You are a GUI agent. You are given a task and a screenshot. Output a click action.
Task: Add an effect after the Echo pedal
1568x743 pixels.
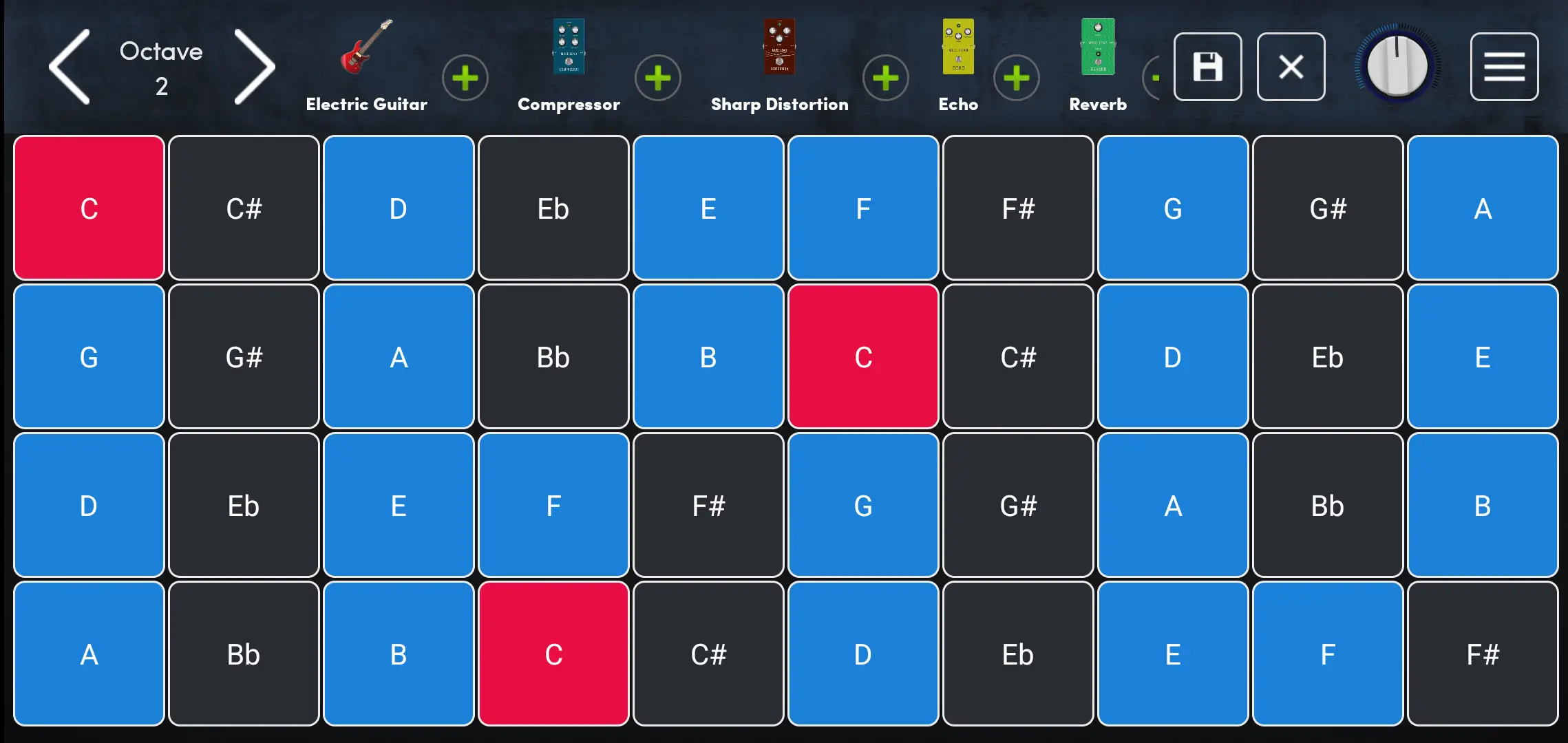[1016, 78]
